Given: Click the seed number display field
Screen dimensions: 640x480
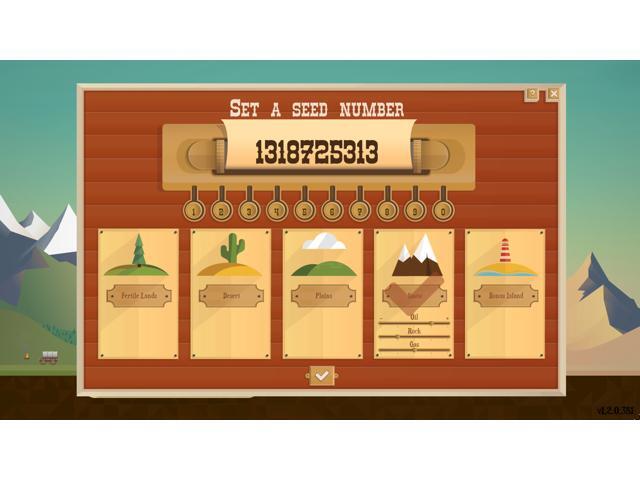Looking at the screenshot, I should point(317,153).
